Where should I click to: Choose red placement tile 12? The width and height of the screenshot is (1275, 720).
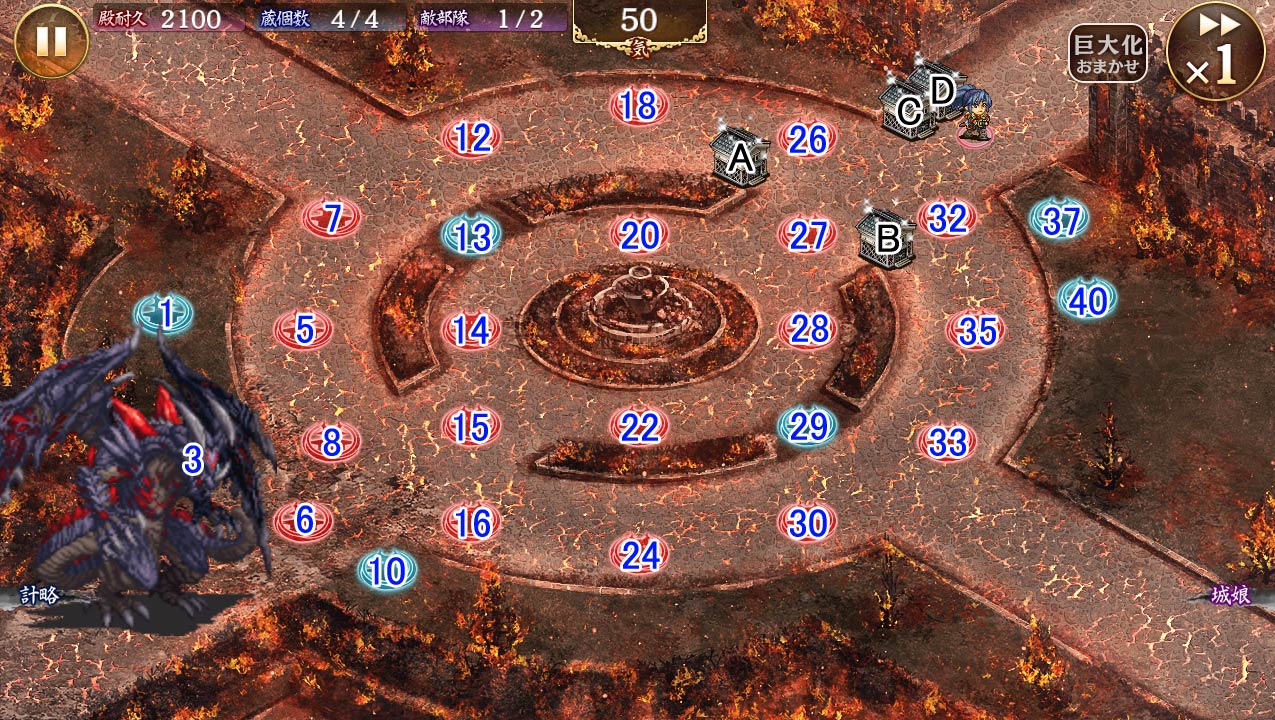click(x=471, y=138)
